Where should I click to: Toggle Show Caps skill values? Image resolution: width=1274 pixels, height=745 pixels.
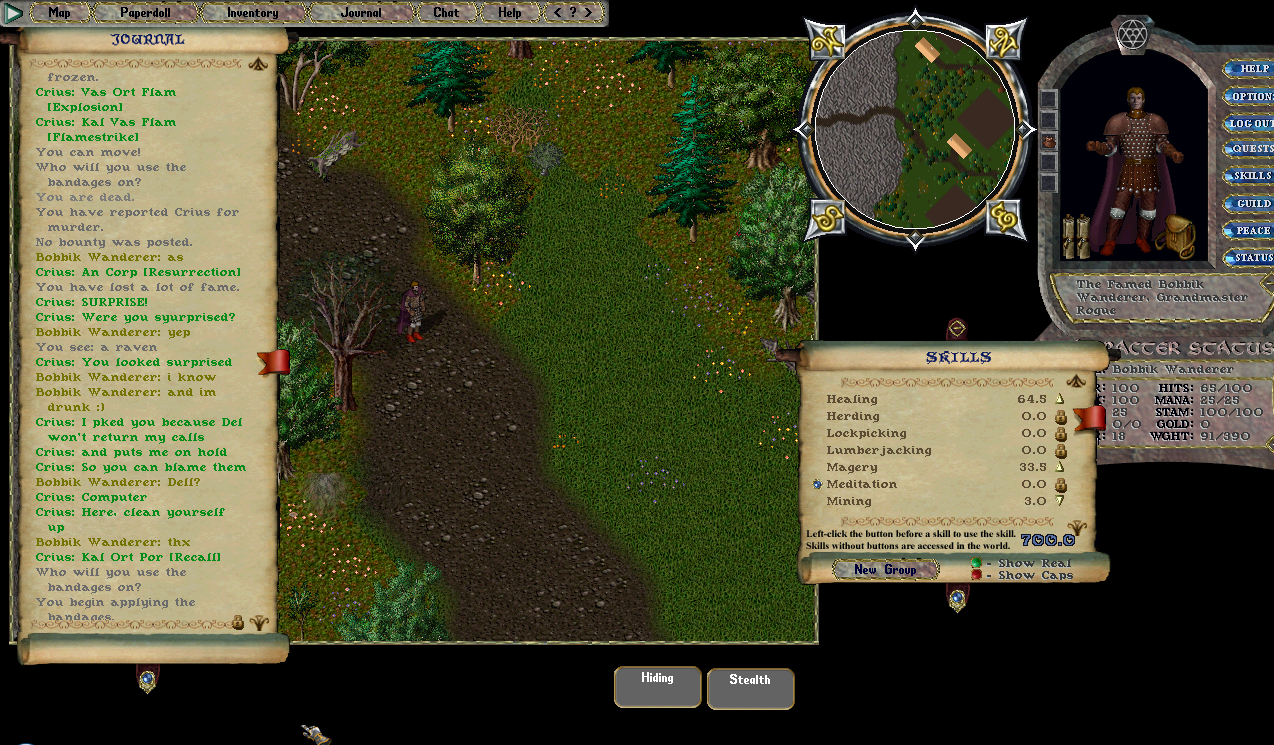click(x=975, y=575)
